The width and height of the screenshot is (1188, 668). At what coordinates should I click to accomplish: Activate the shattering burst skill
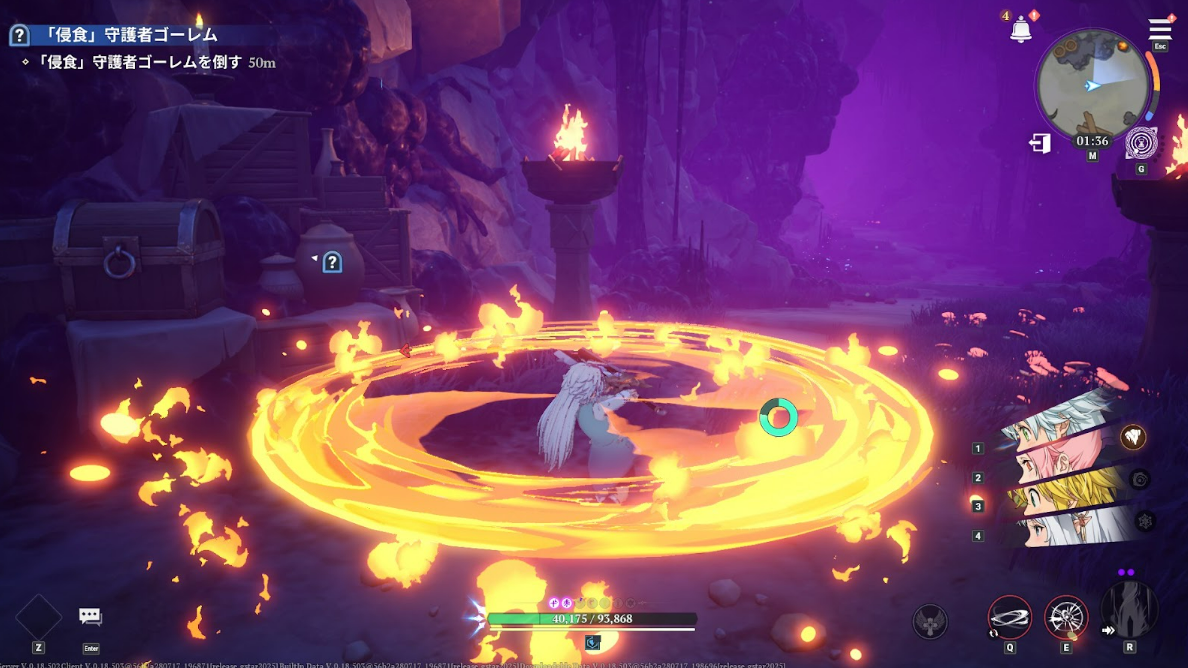tap(1066, 617)
